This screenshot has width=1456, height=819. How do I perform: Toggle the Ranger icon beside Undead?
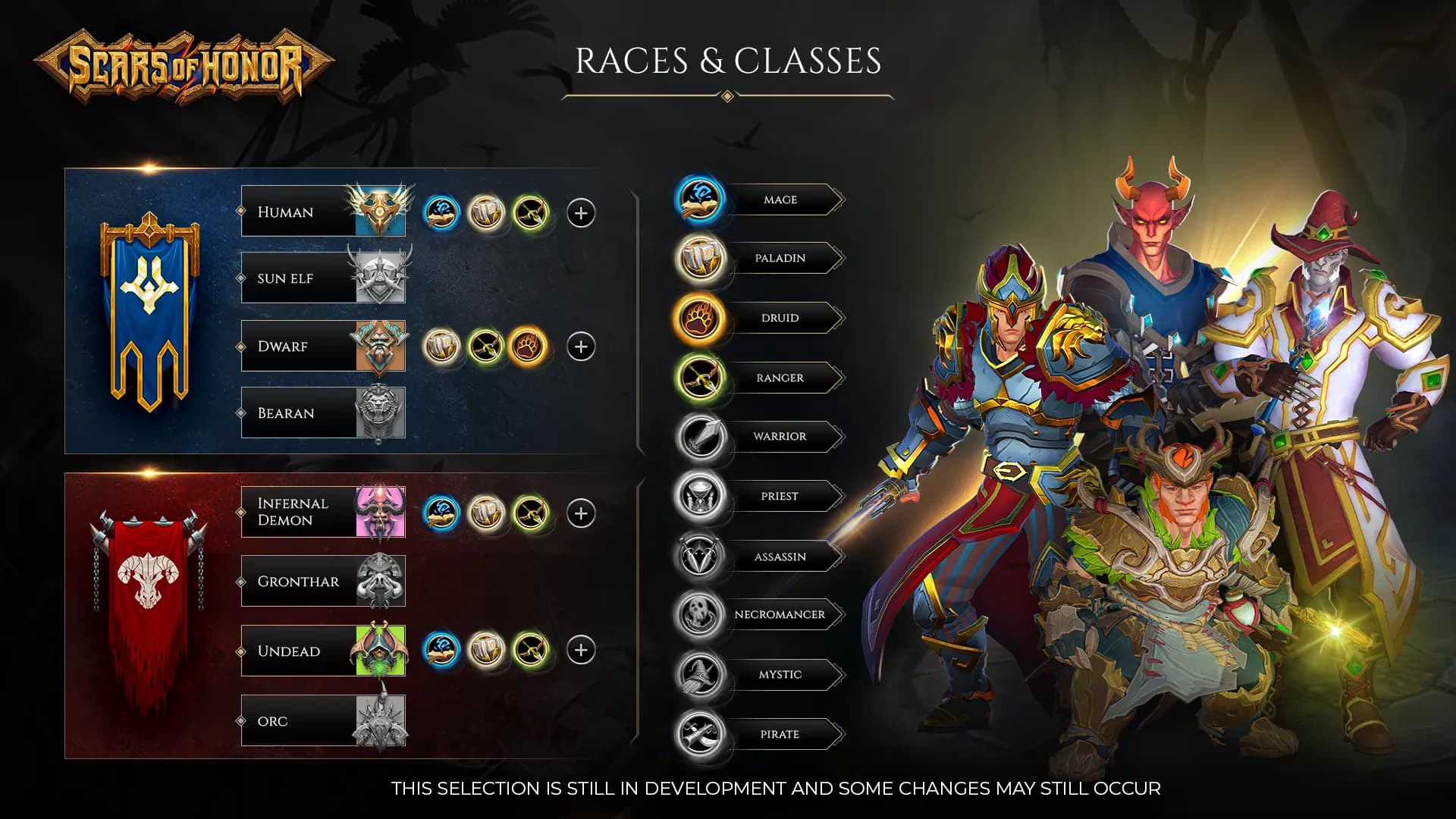533,651
